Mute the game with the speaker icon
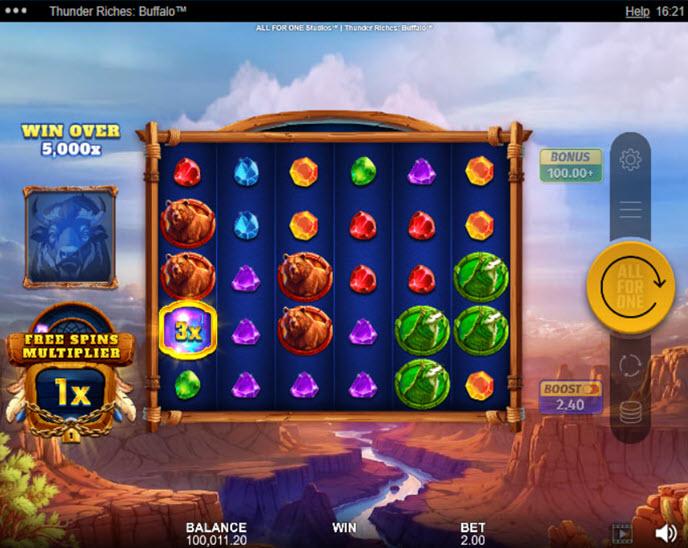 click(x=666, y=532)
